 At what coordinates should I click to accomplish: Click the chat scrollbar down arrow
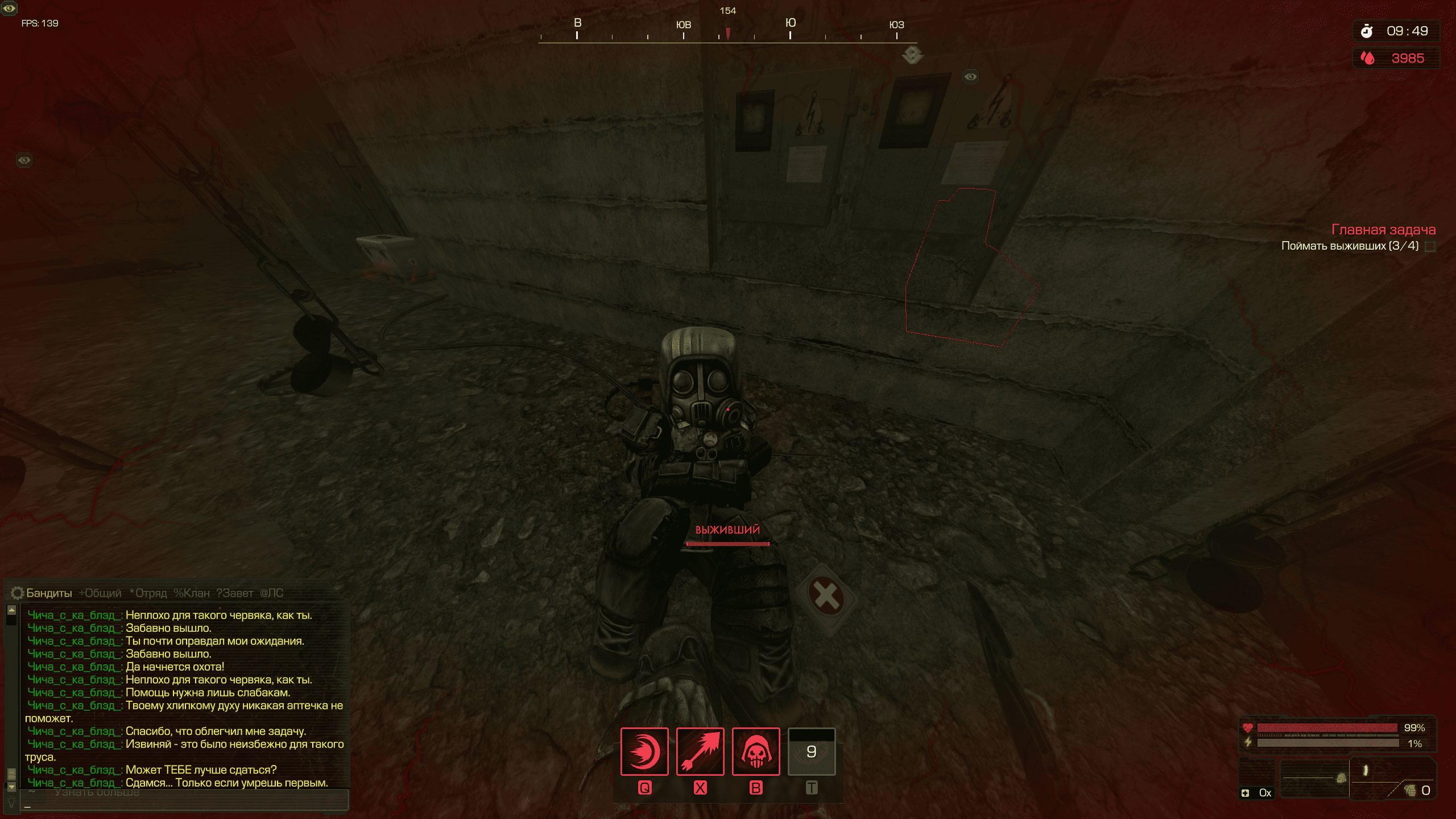tap(11, 787)
